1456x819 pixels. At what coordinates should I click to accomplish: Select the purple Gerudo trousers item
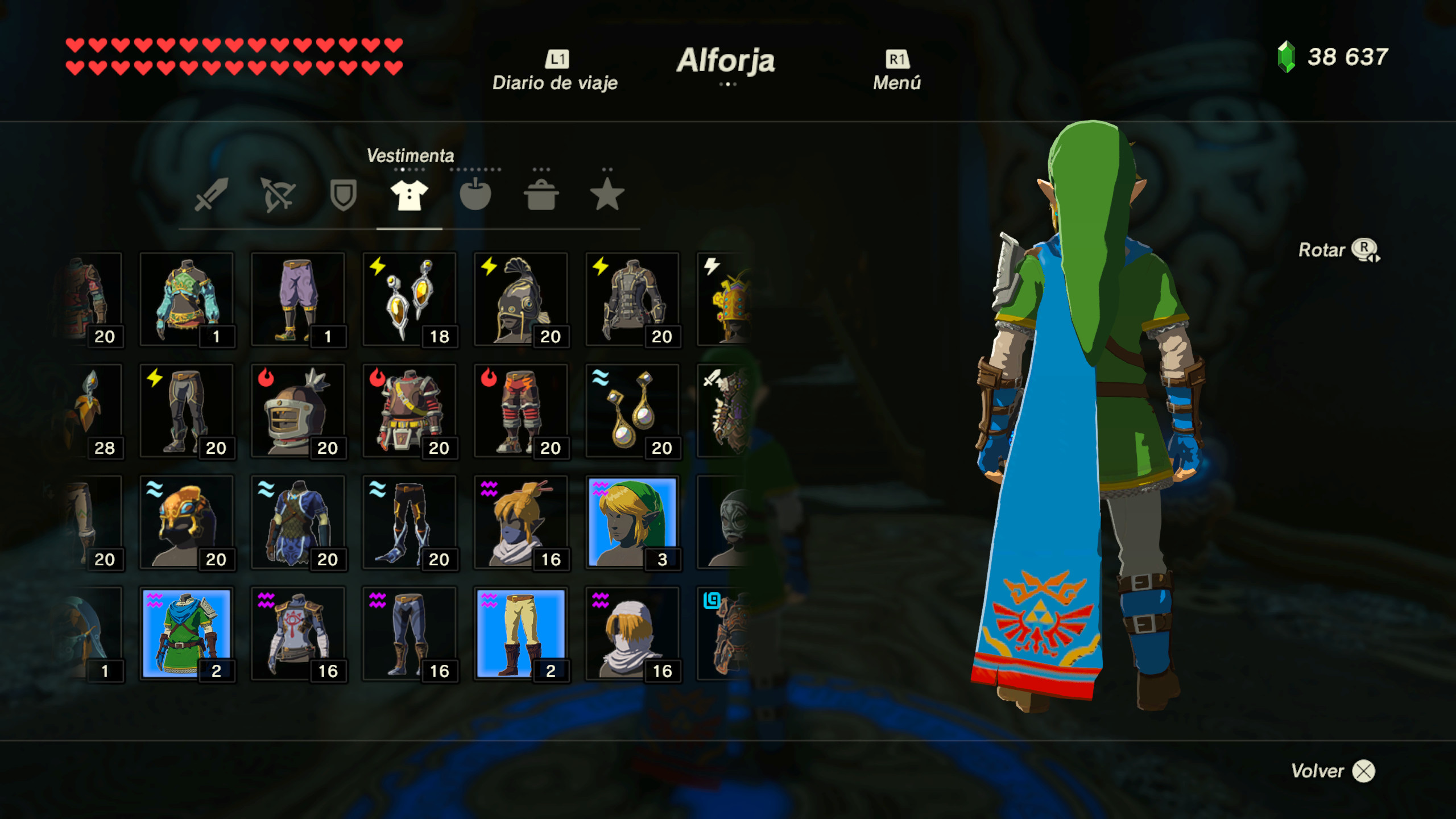(x=299, y=299)
